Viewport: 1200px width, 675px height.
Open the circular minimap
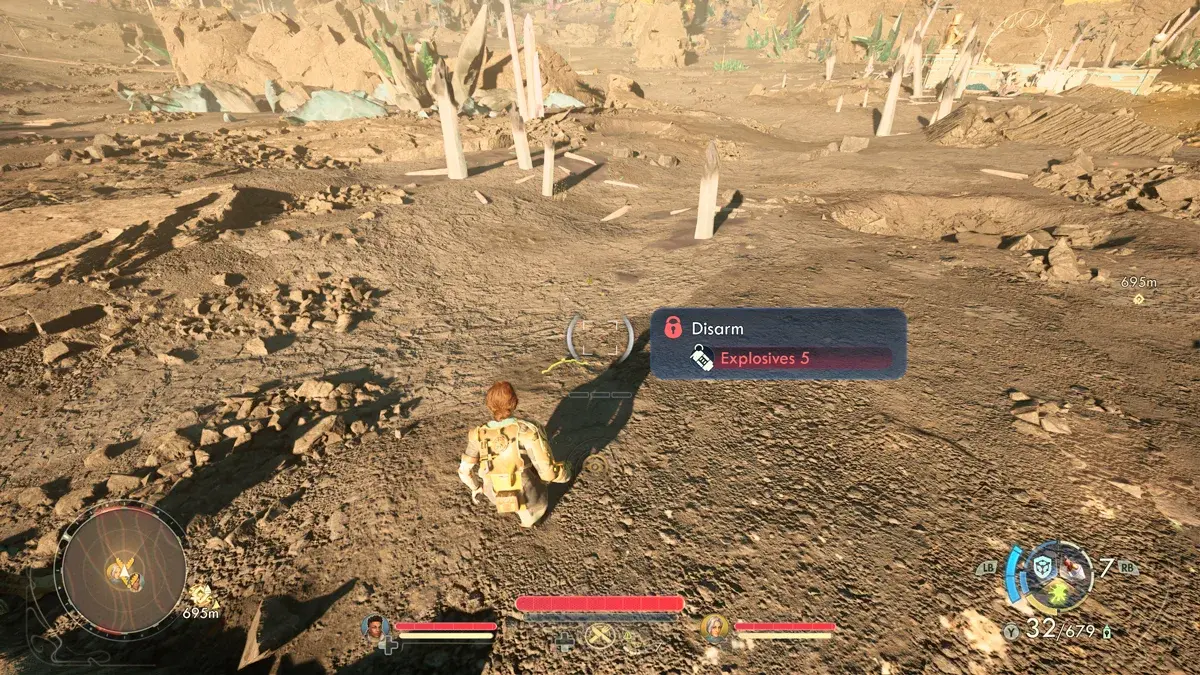click(x=120, y=568)
